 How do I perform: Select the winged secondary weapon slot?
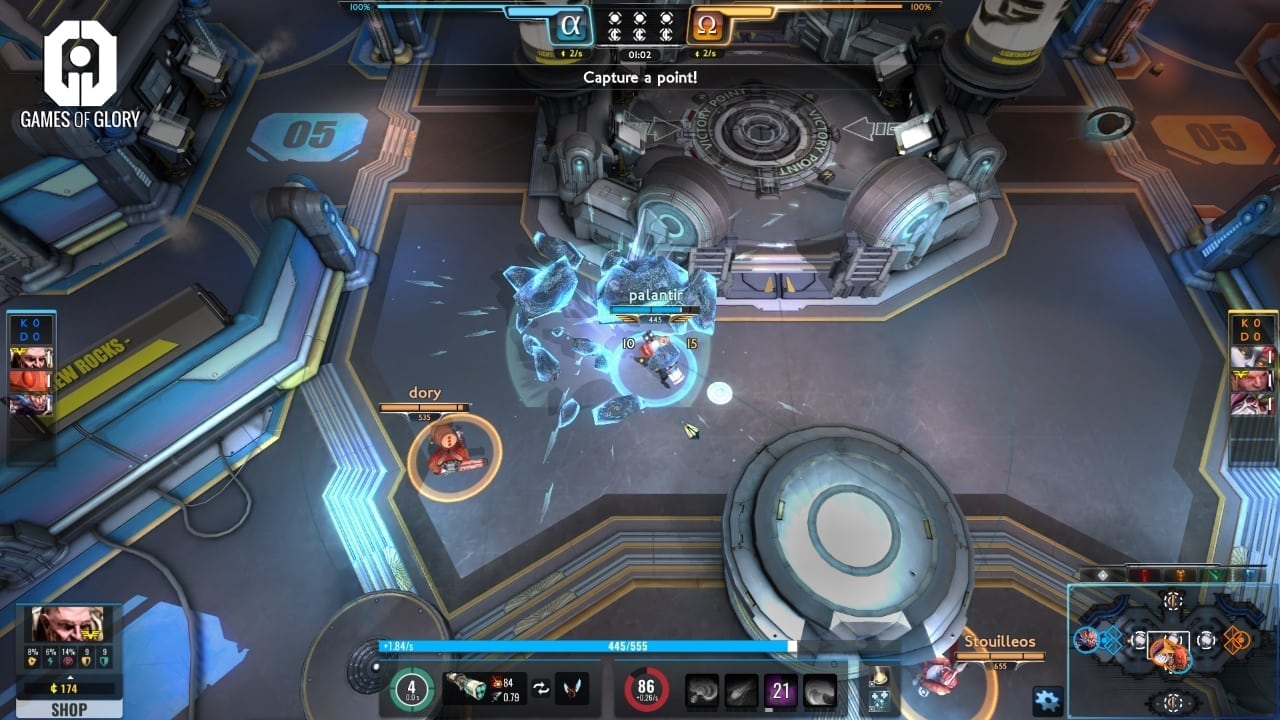coord(572,688)
